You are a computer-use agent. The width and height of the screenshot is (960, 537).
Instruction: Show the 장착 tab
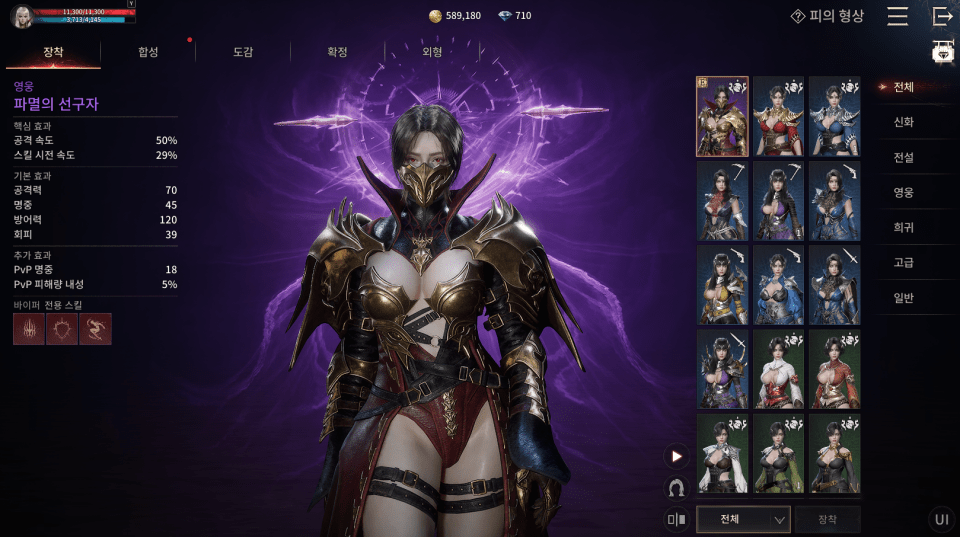(x=53, y=52)
